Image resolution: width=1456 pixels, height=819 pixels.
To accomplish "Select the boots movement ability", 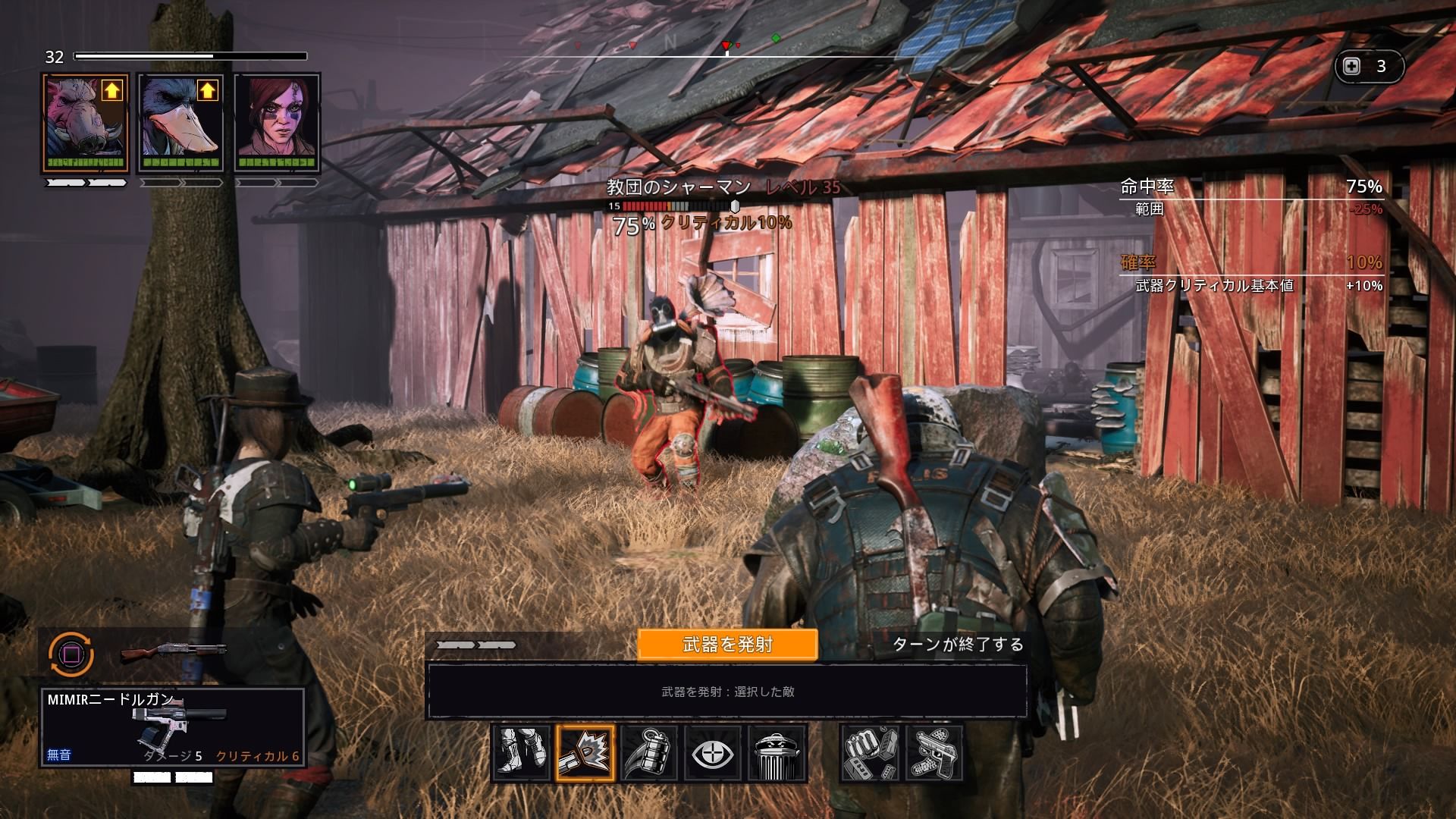I will point(521,753).
